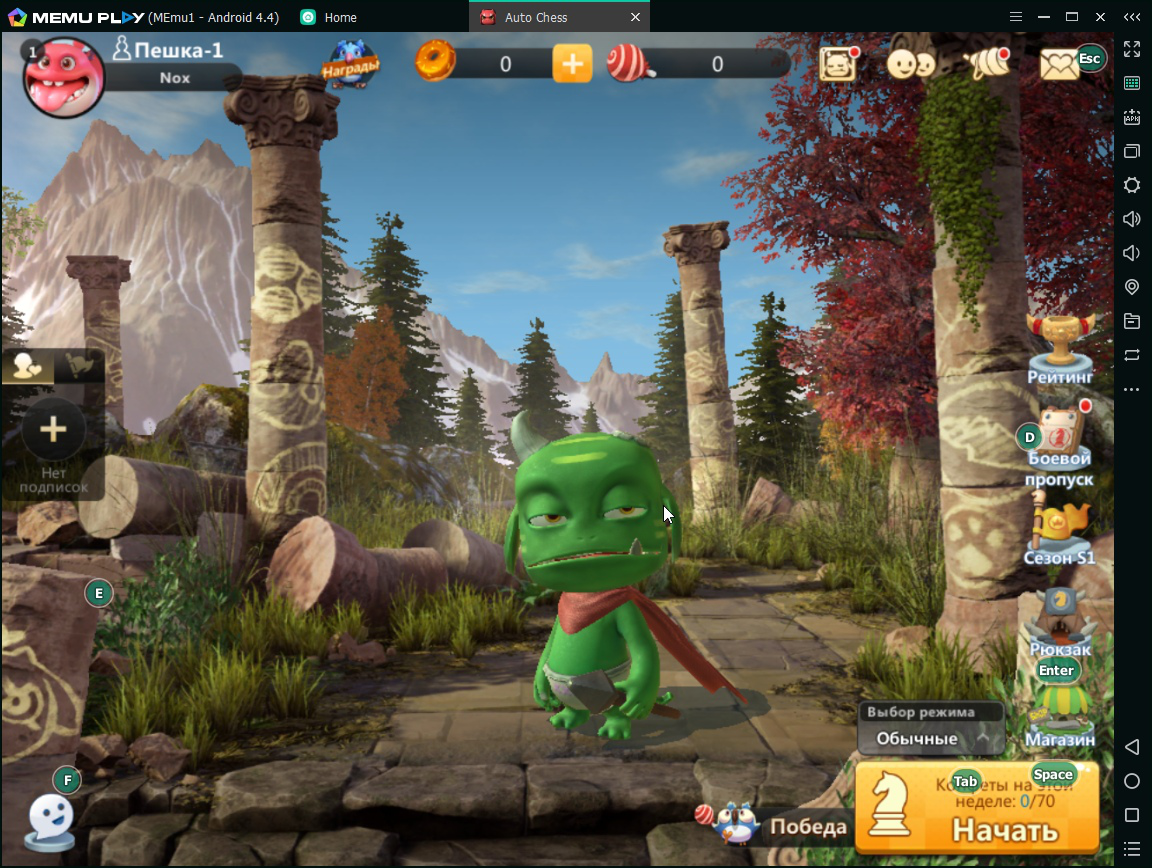The height and width of the screenshot is (868, 1152).
Task: Close the Auto Chess emulator tab
Action: pos(635,17)
